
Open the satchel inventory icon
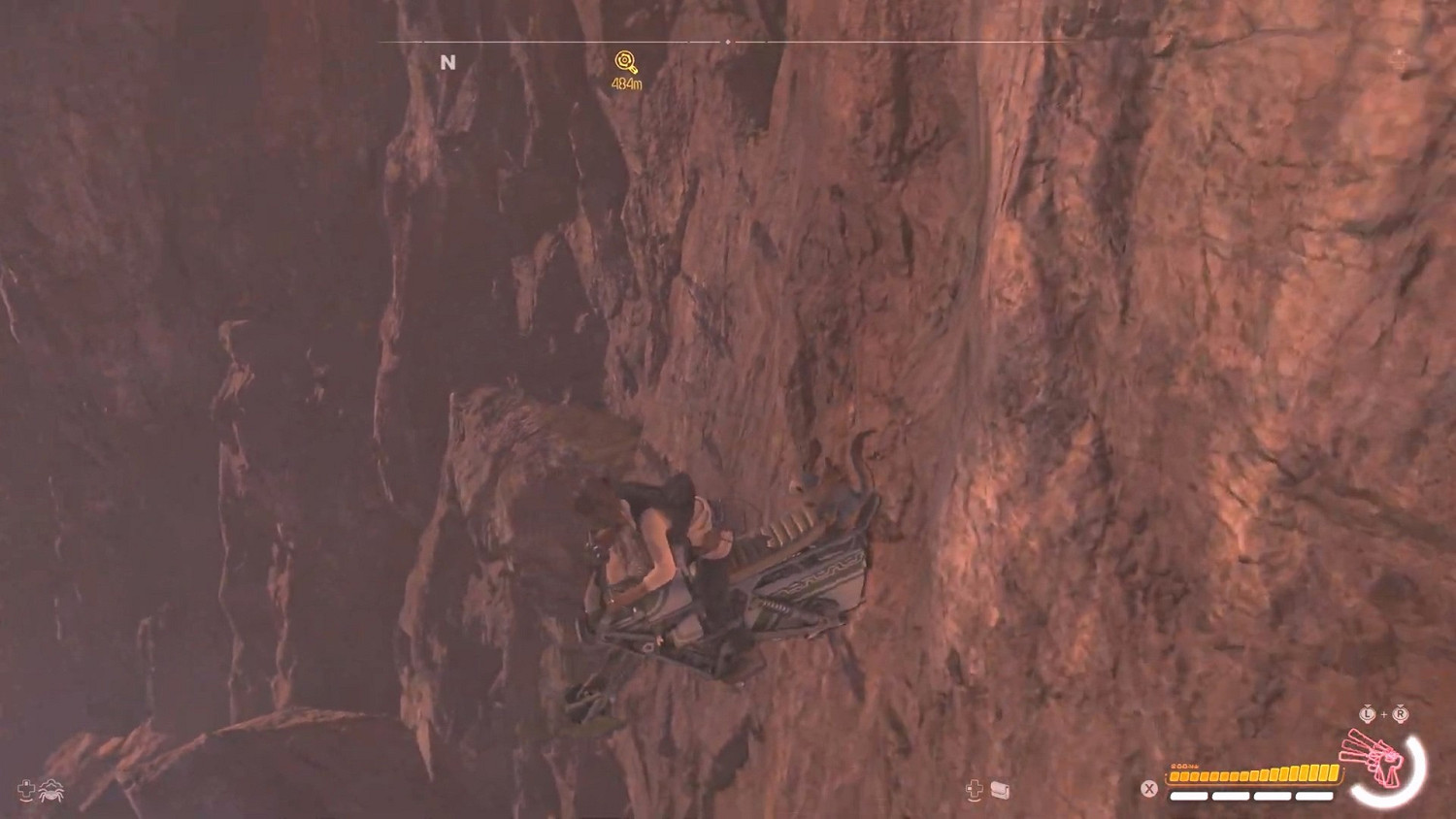(1000, 790)
